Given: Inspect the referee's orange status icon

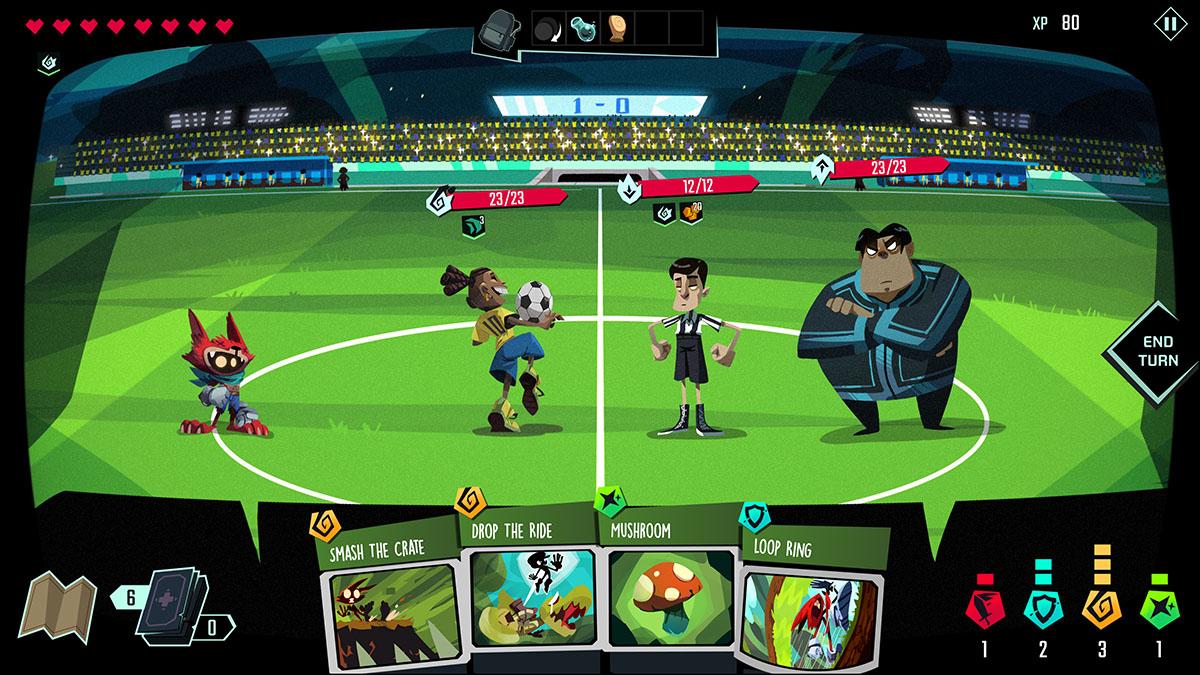Looking at the screenshot, I should 691,213.
